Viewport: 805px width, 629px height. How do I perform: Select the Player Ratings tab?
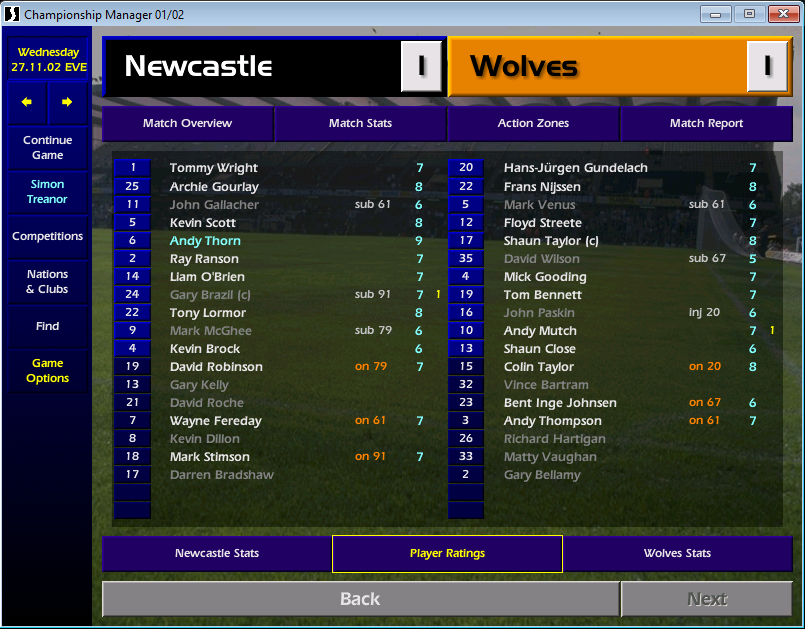pyautogui.click(x=447, y=553)
